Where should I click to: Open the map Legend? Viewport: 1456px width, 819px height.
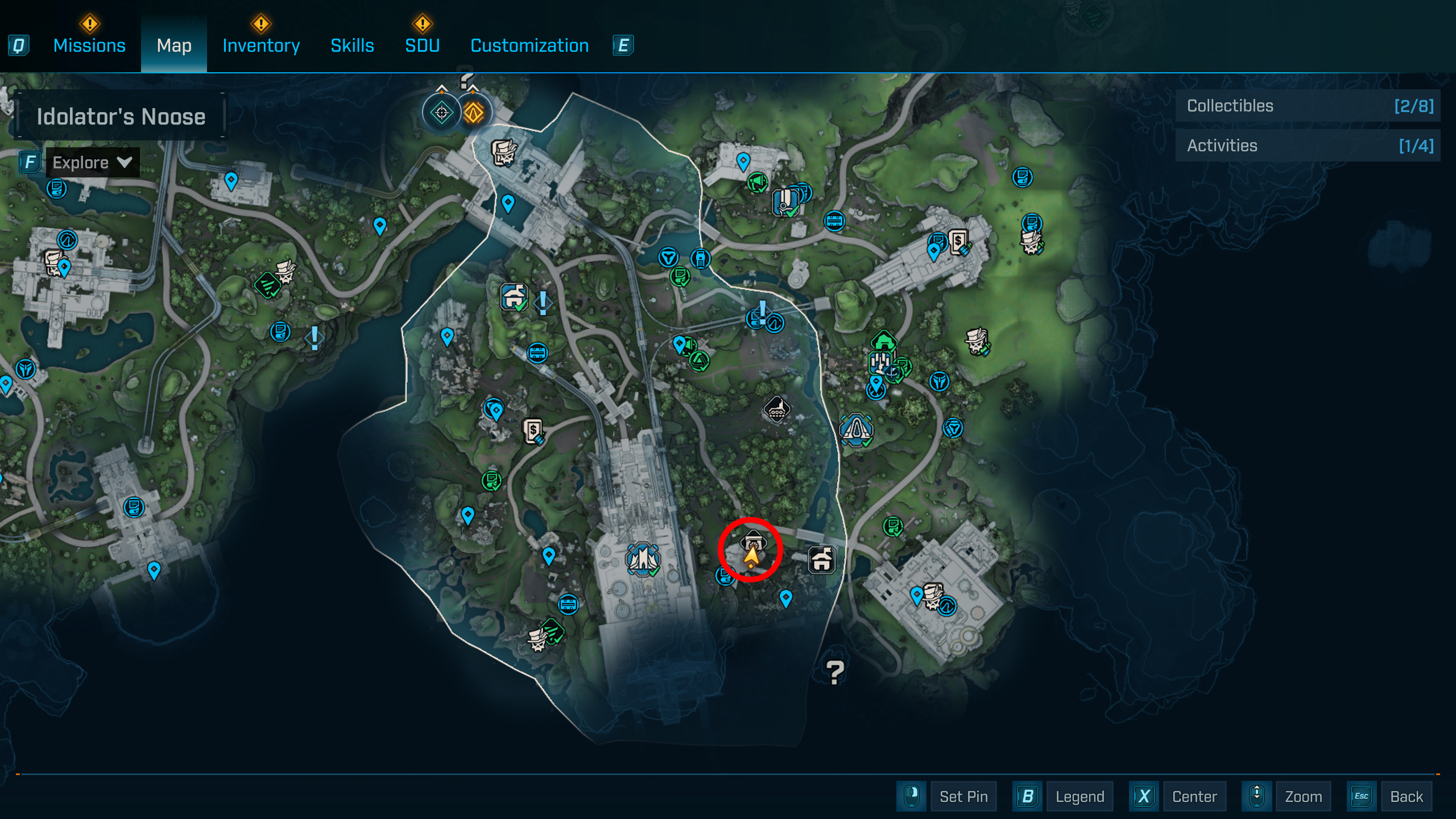click(1079, 796)
